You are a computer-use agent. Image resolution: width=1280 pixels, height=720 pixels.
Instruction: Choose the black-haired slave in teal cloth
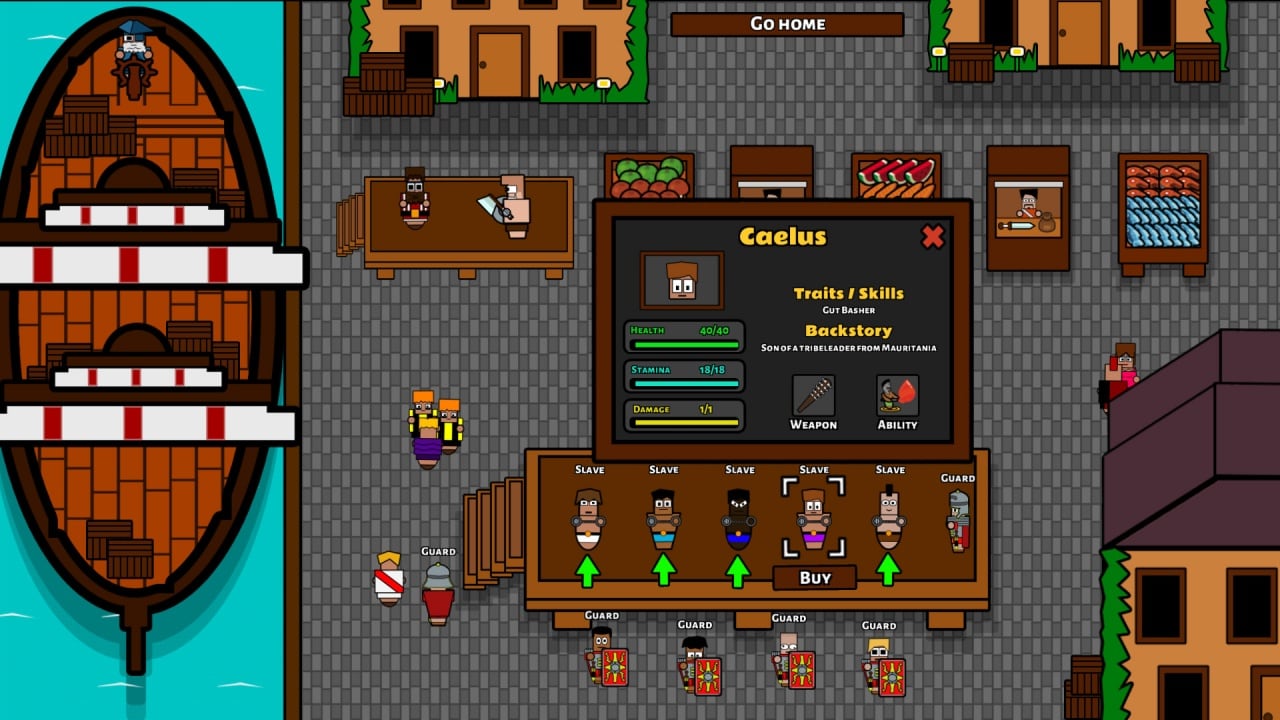click(663, 520)
